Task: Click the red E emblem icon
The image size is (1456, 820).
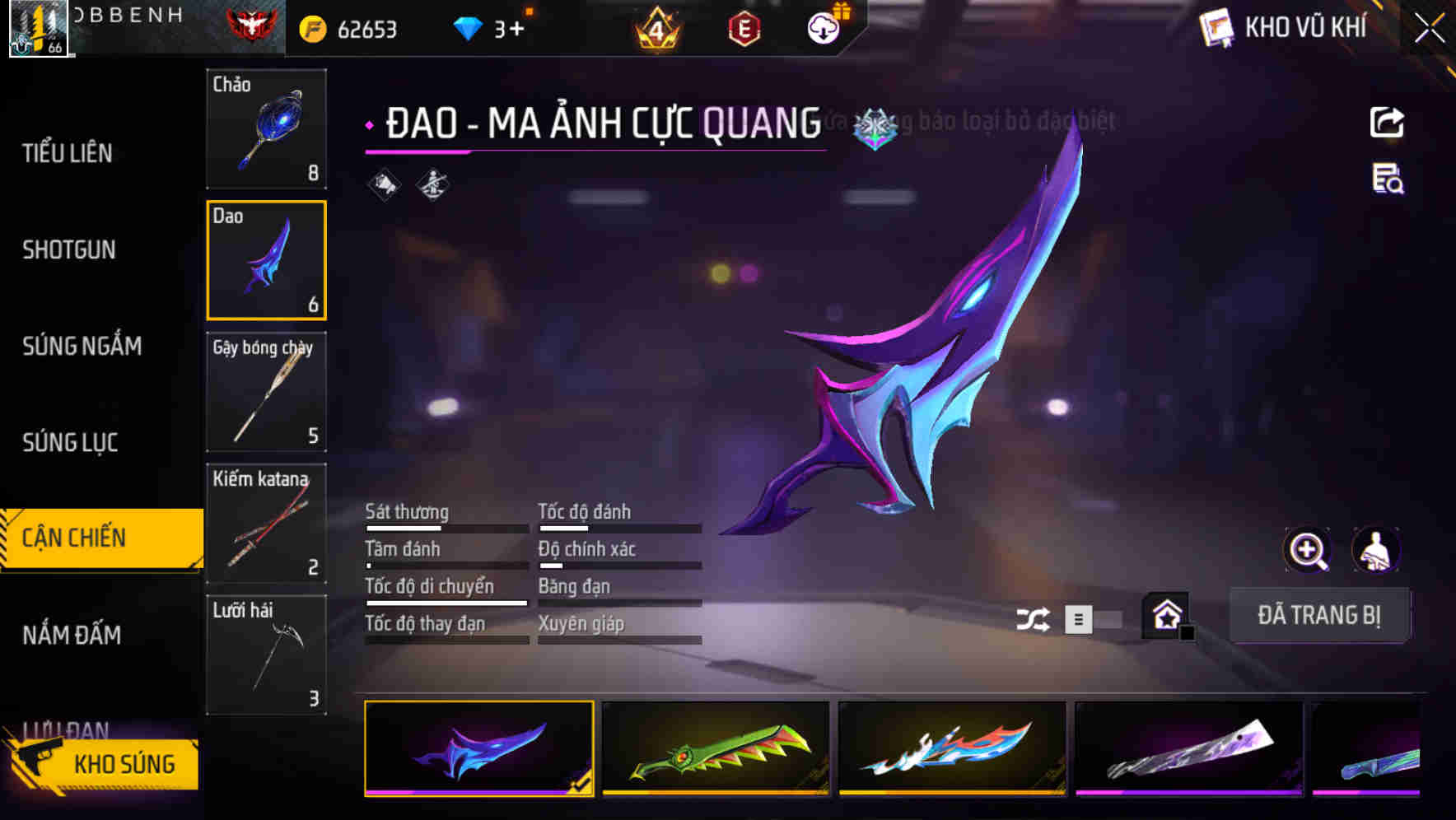Action: 742,28
